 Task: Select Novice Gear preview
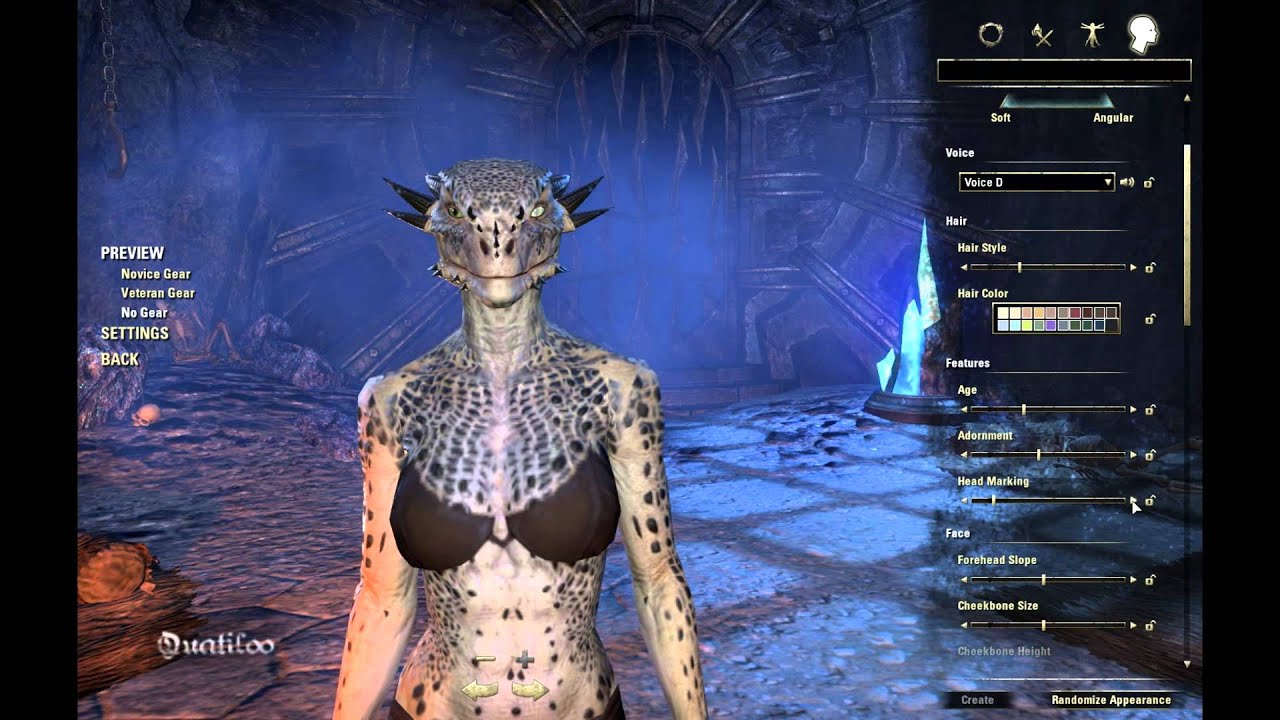(155, 274)
